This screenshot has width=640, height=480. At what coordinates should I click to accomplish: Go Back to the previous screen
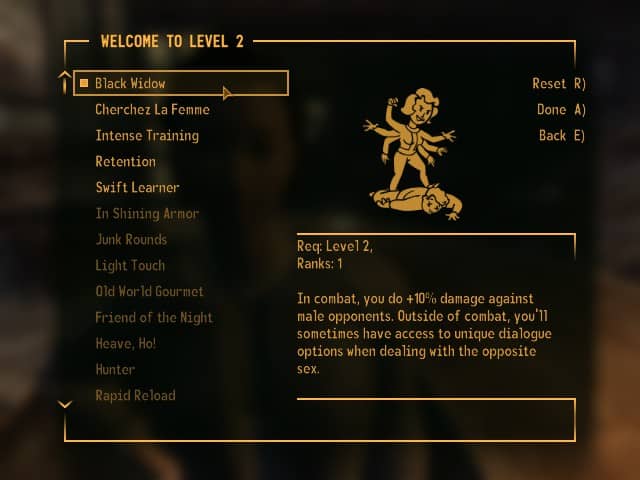pyautogui.click(x=562, y=136)
